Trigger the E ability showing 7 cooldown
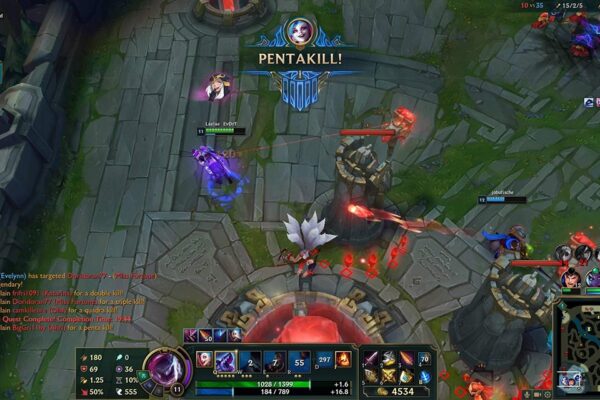 275,361
